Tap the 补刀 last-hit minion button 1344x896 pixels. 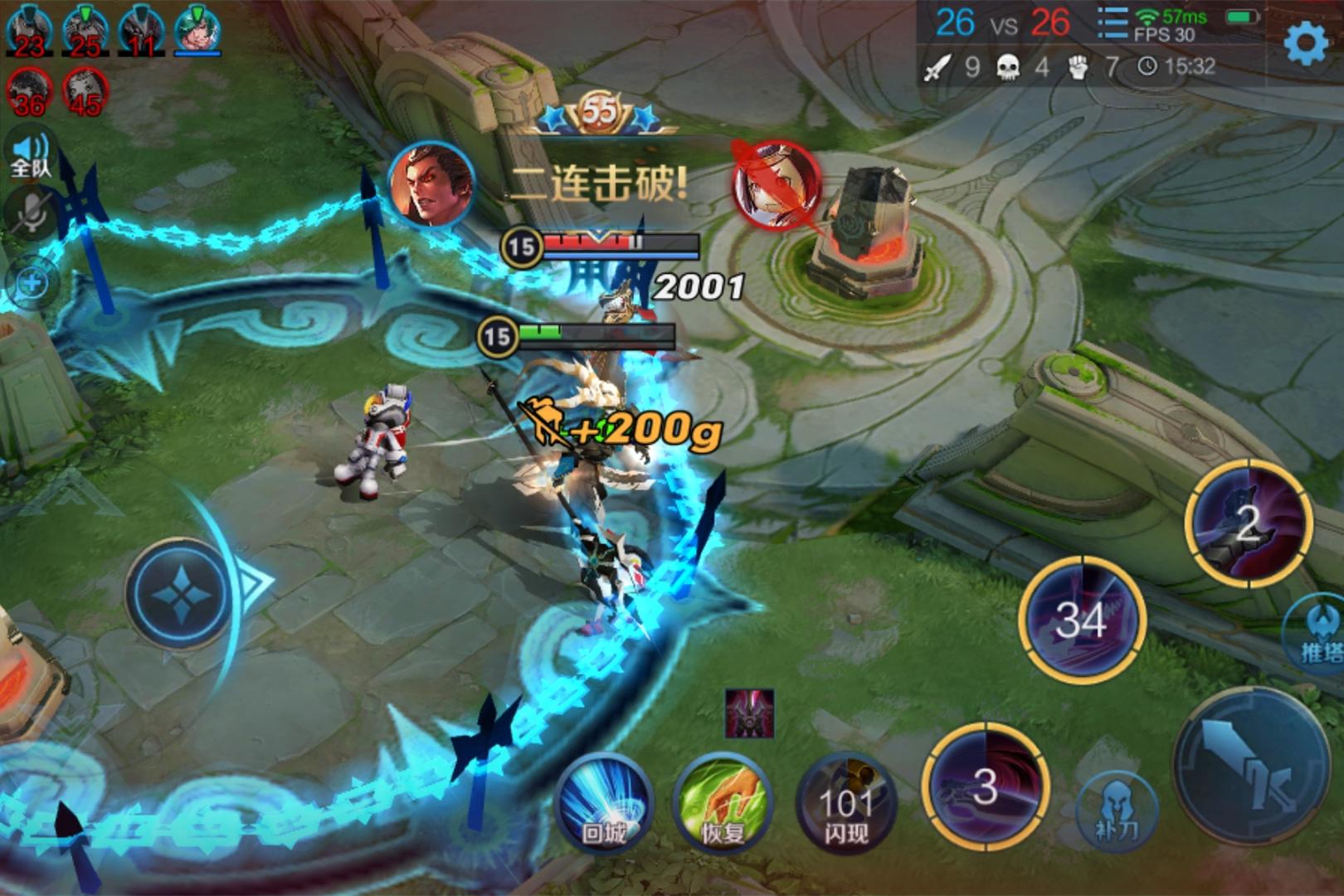coord(1116,807)
